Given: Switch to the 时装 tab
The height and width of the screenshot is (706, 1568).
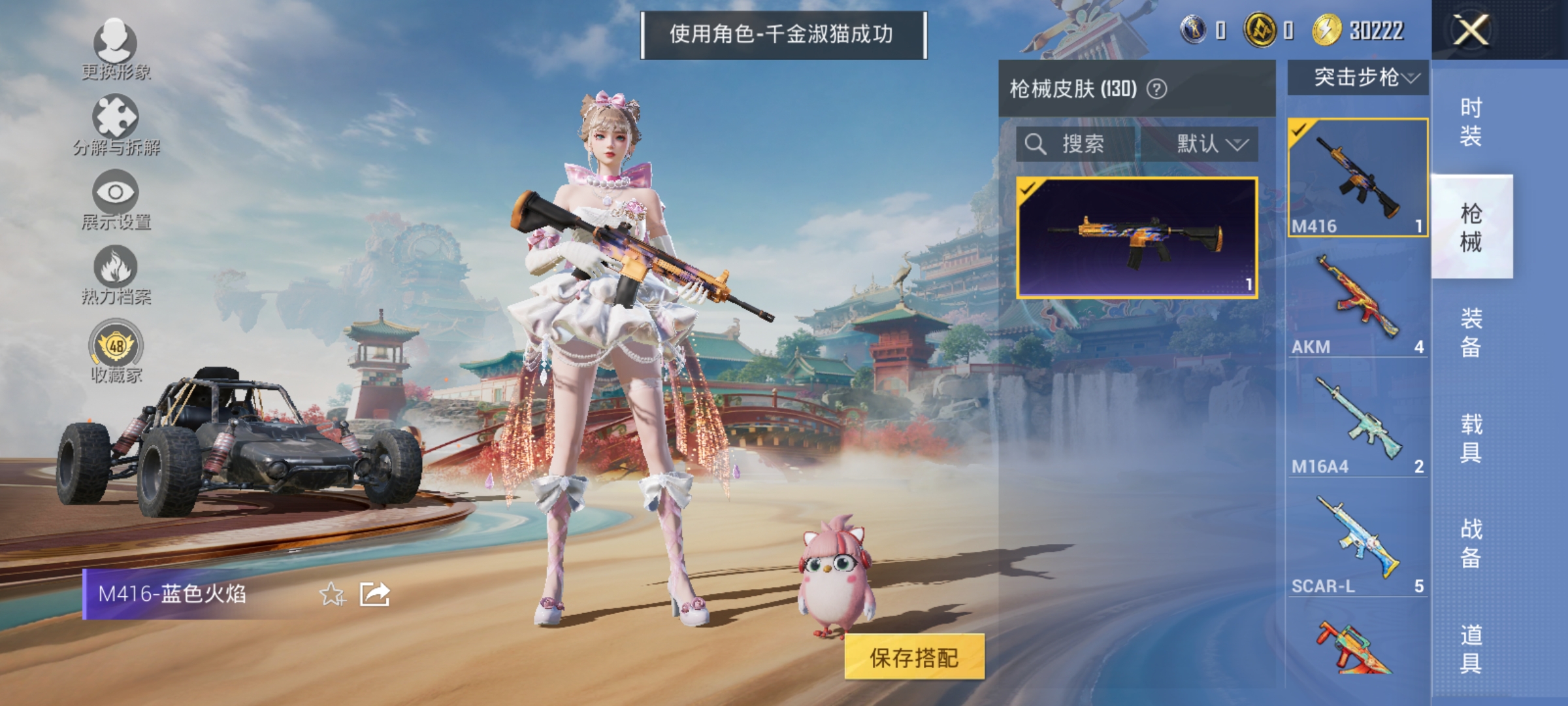Looking at the screenshot, I should coord(1470,122).
